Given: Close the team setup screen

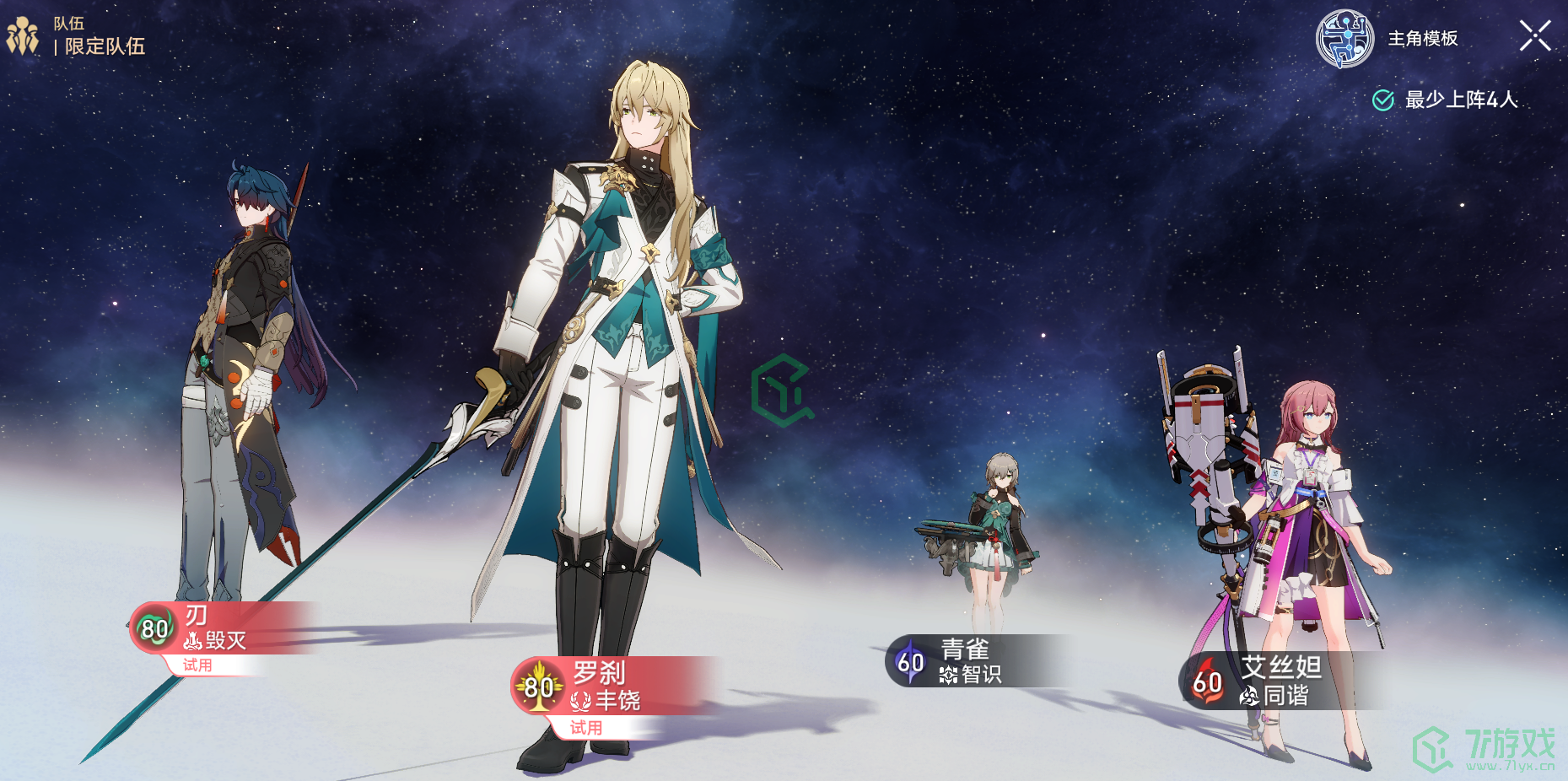Looking at the screenshot, I should [1534, 36].
